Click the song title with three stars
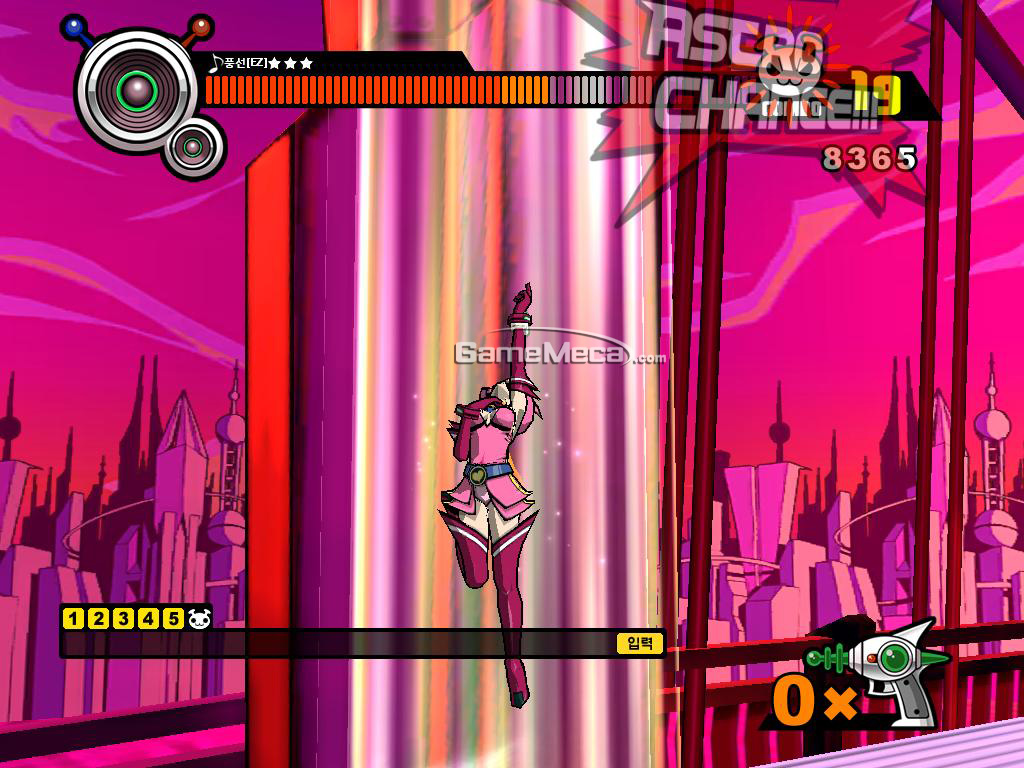 tap(262, 63)
